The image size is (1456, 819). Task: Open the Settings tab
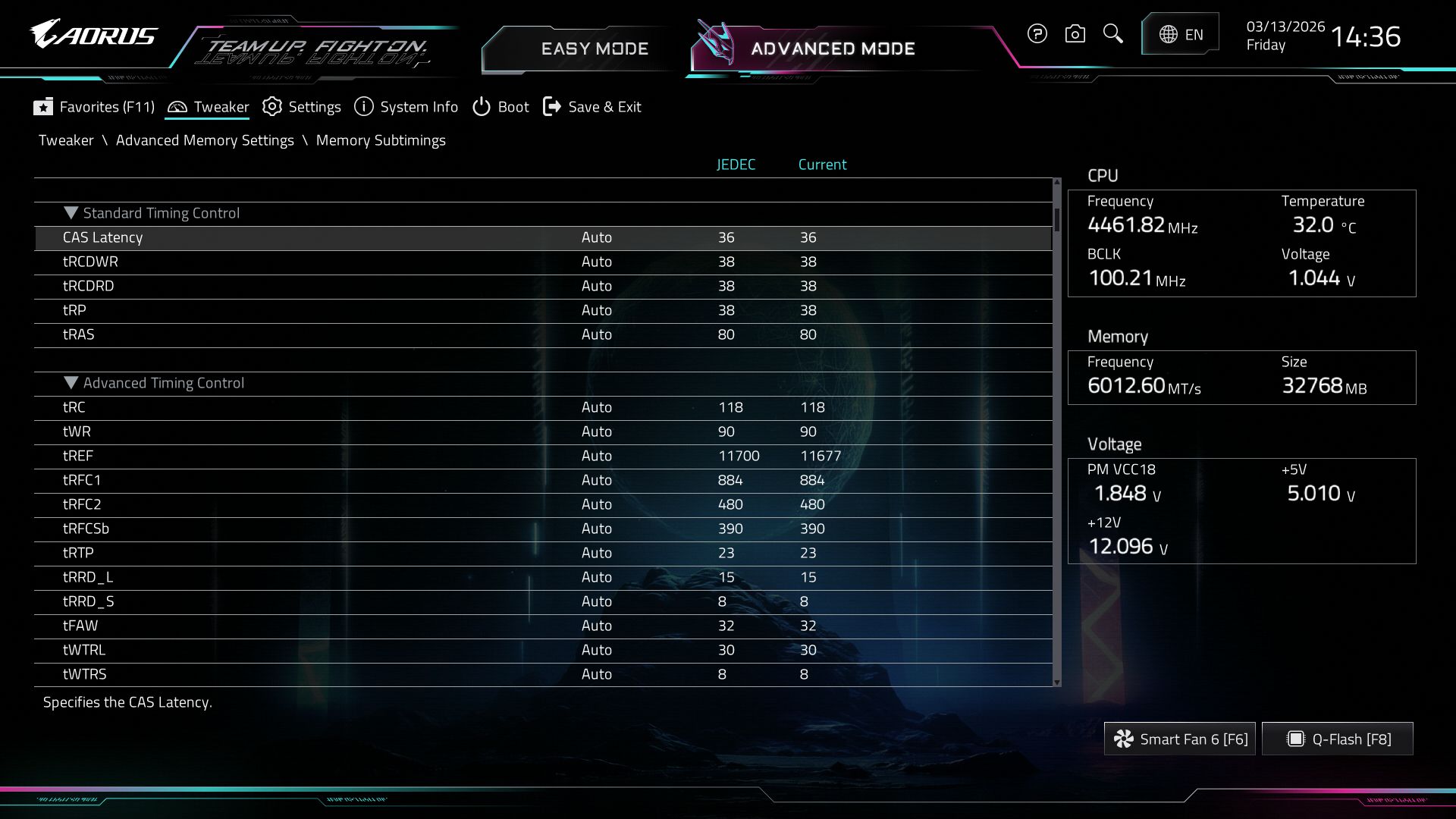(302, 107)
